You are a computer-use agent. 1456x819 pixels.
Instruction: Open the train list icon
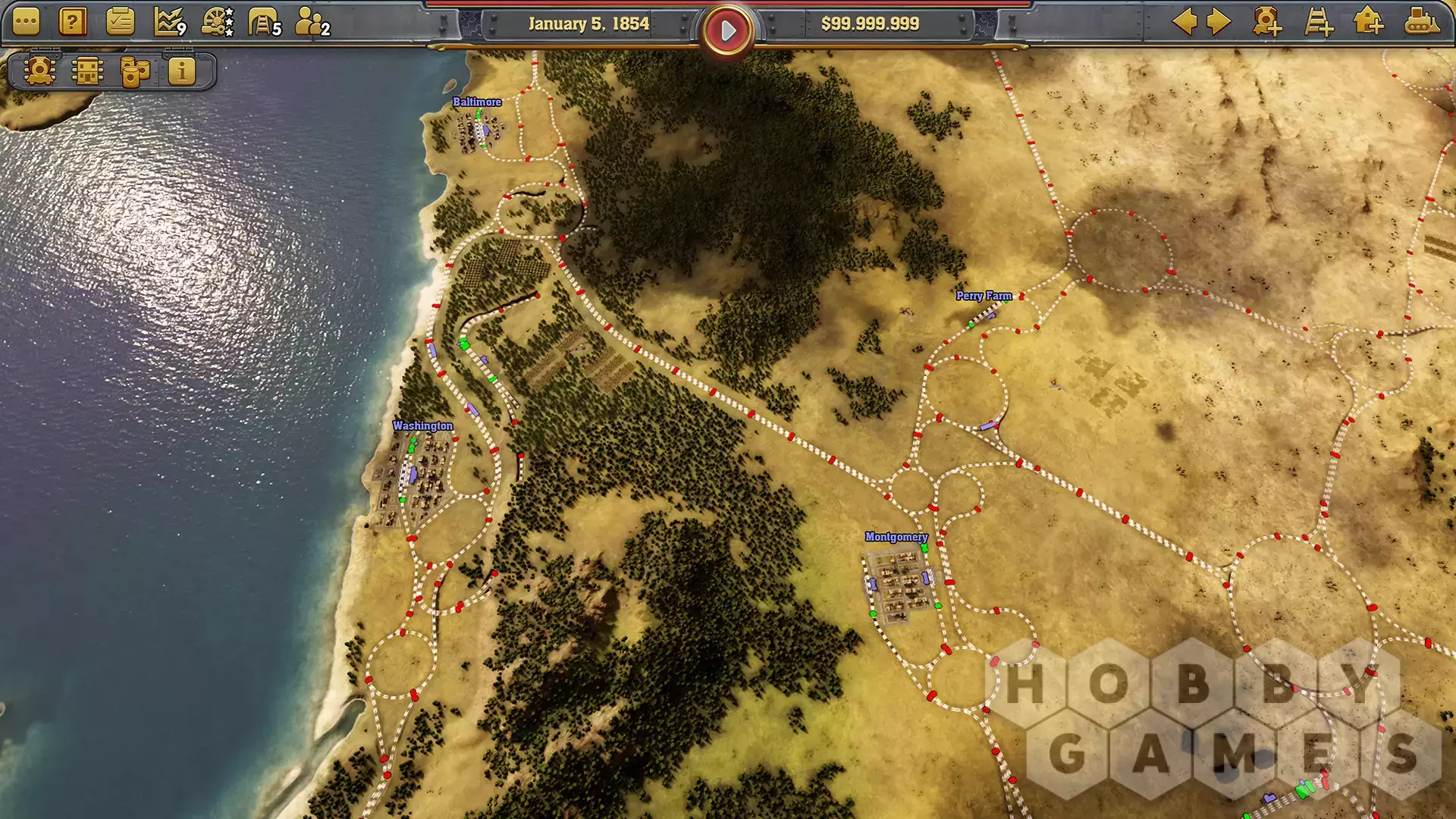[x=39, y=71]
